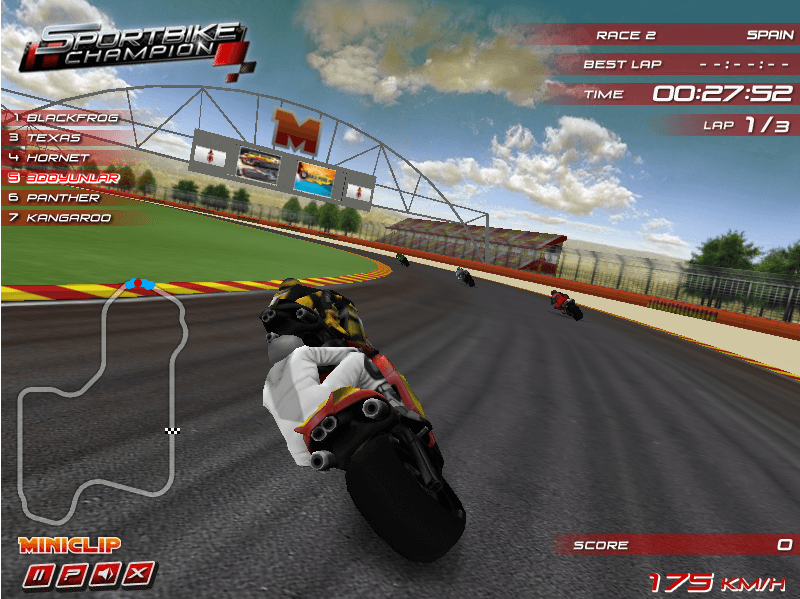
Task: Pause the race with the pause button
Action: click(x=39, y=574)
